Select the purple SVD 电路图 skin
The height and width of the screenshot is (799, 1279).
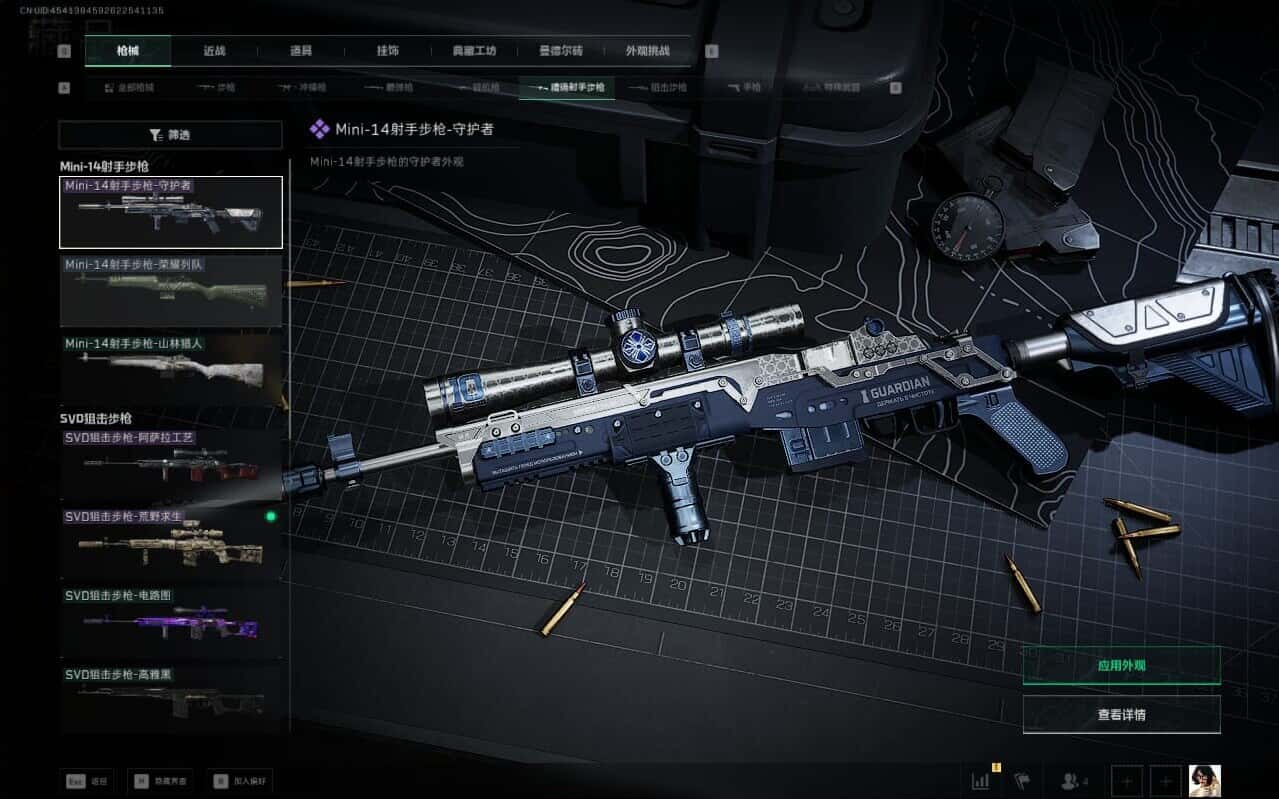pyautogui.click(x=171, y=622)
